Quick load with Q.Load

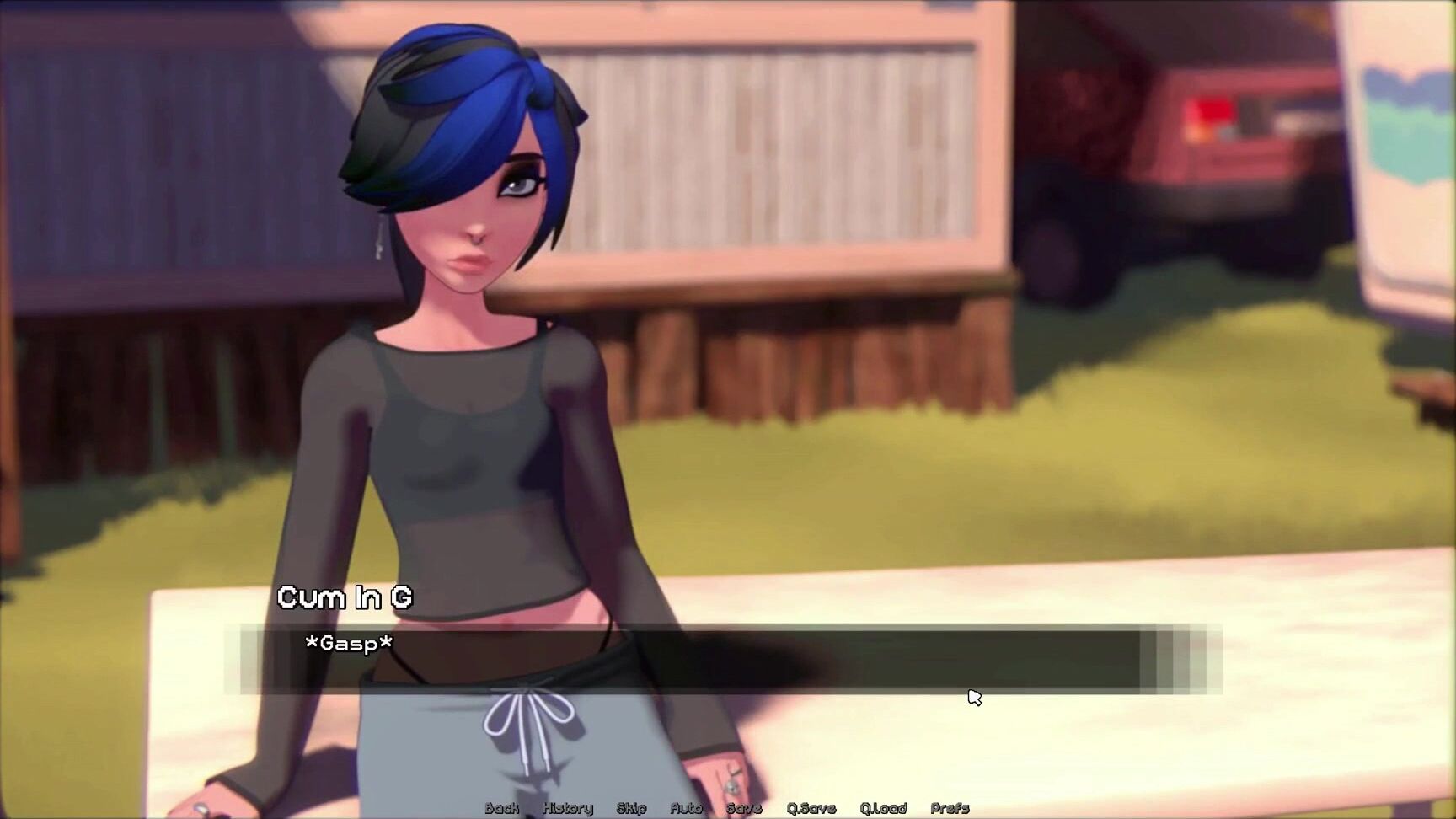tap(883, 808)
